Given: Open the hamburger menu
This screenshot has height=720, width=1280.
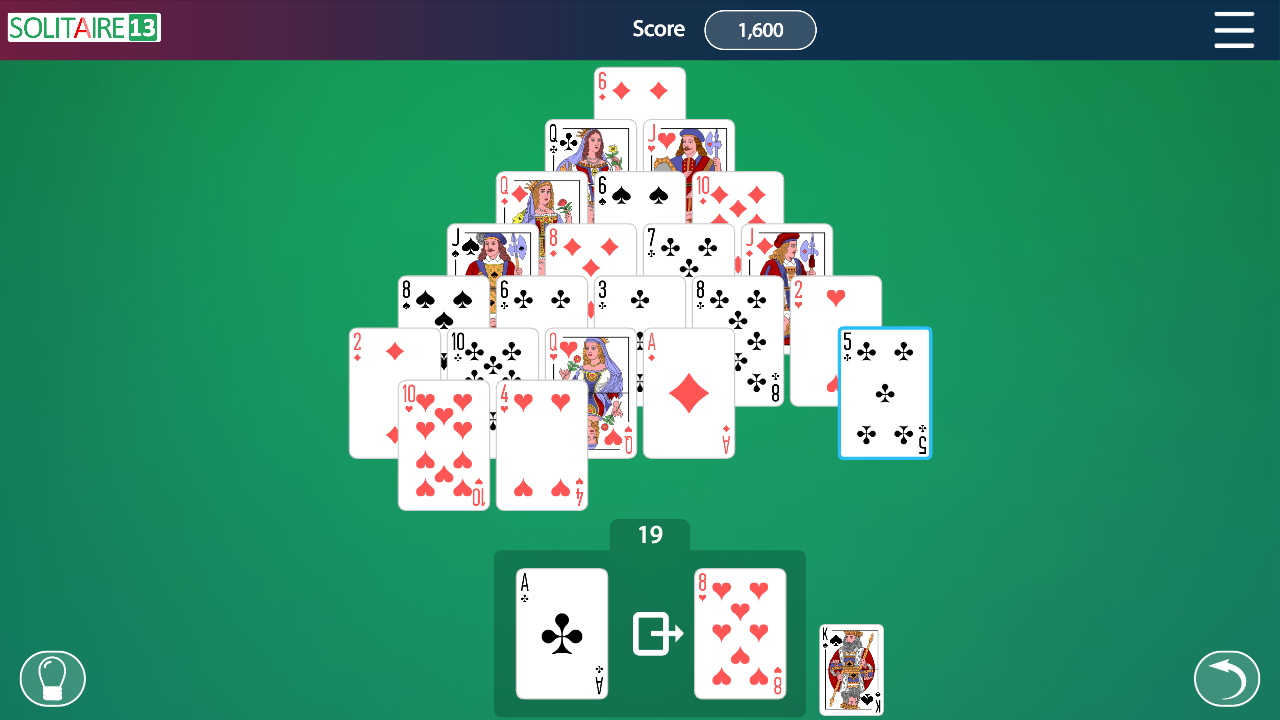Looking at the screenshot, I should (1234, 30).
